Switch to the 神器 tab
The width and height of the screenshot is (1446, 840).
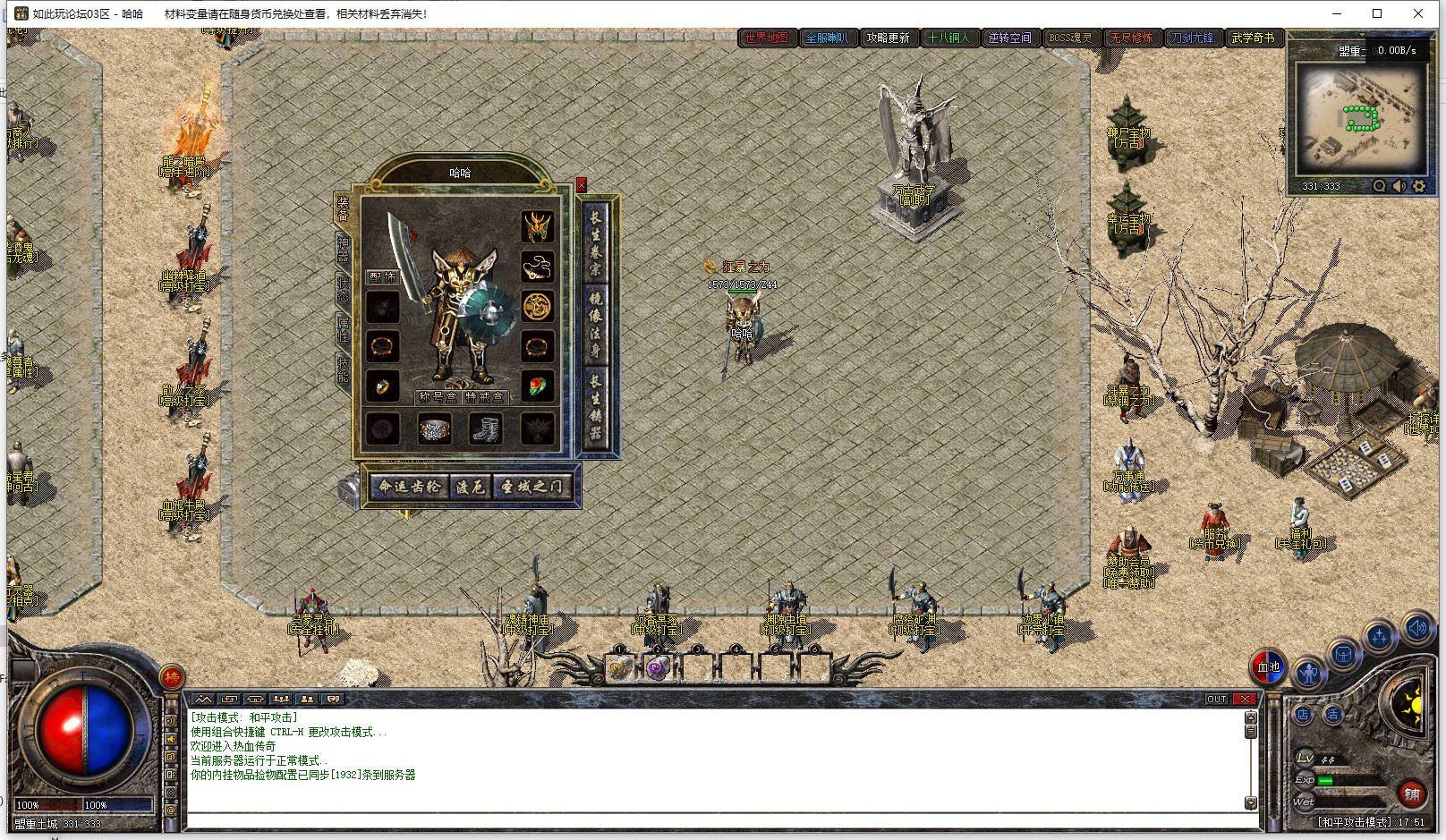coord(343,249)
